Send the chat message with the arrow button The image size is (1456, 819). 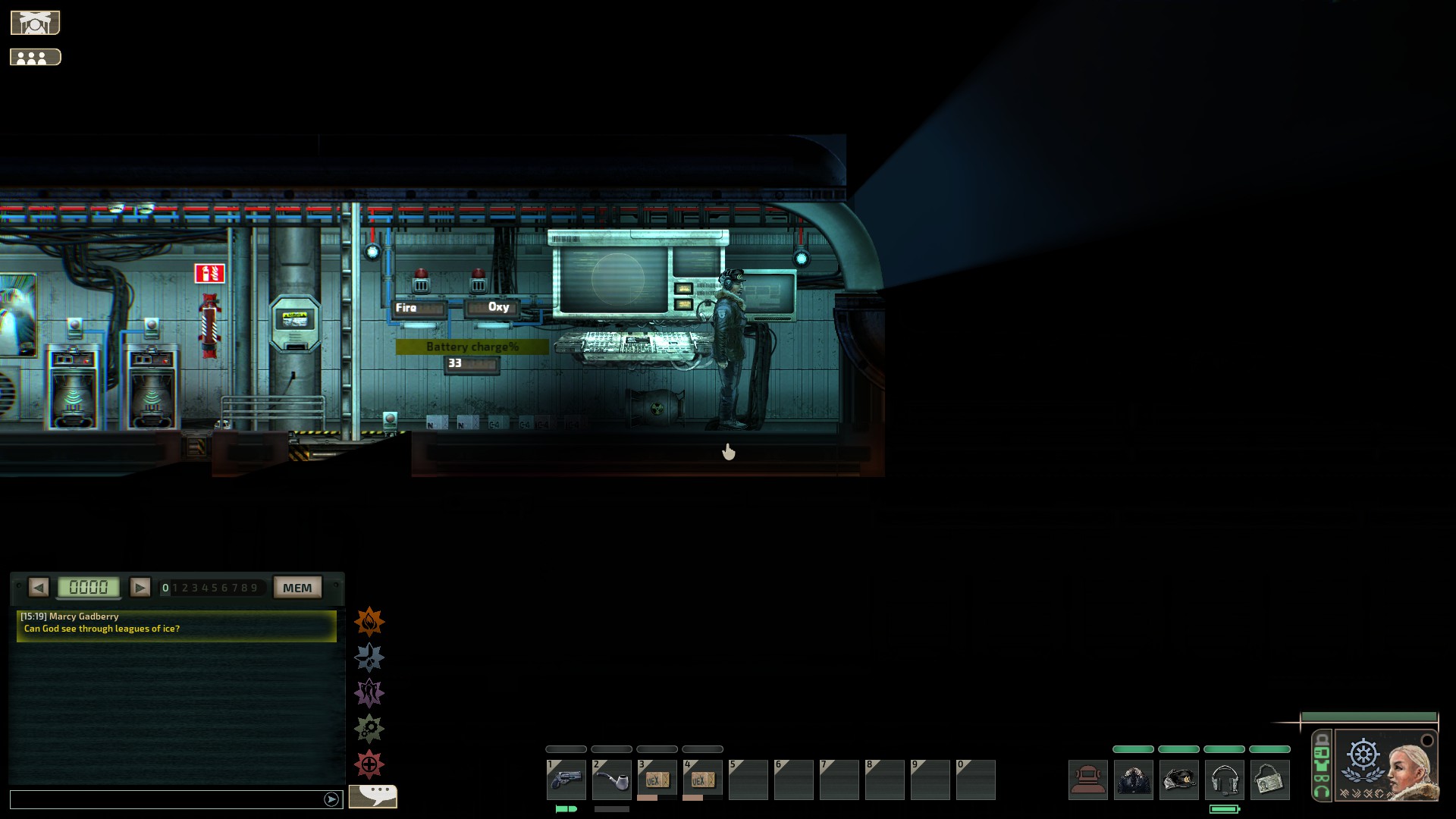pyautogui.click(x=331, y=799)
